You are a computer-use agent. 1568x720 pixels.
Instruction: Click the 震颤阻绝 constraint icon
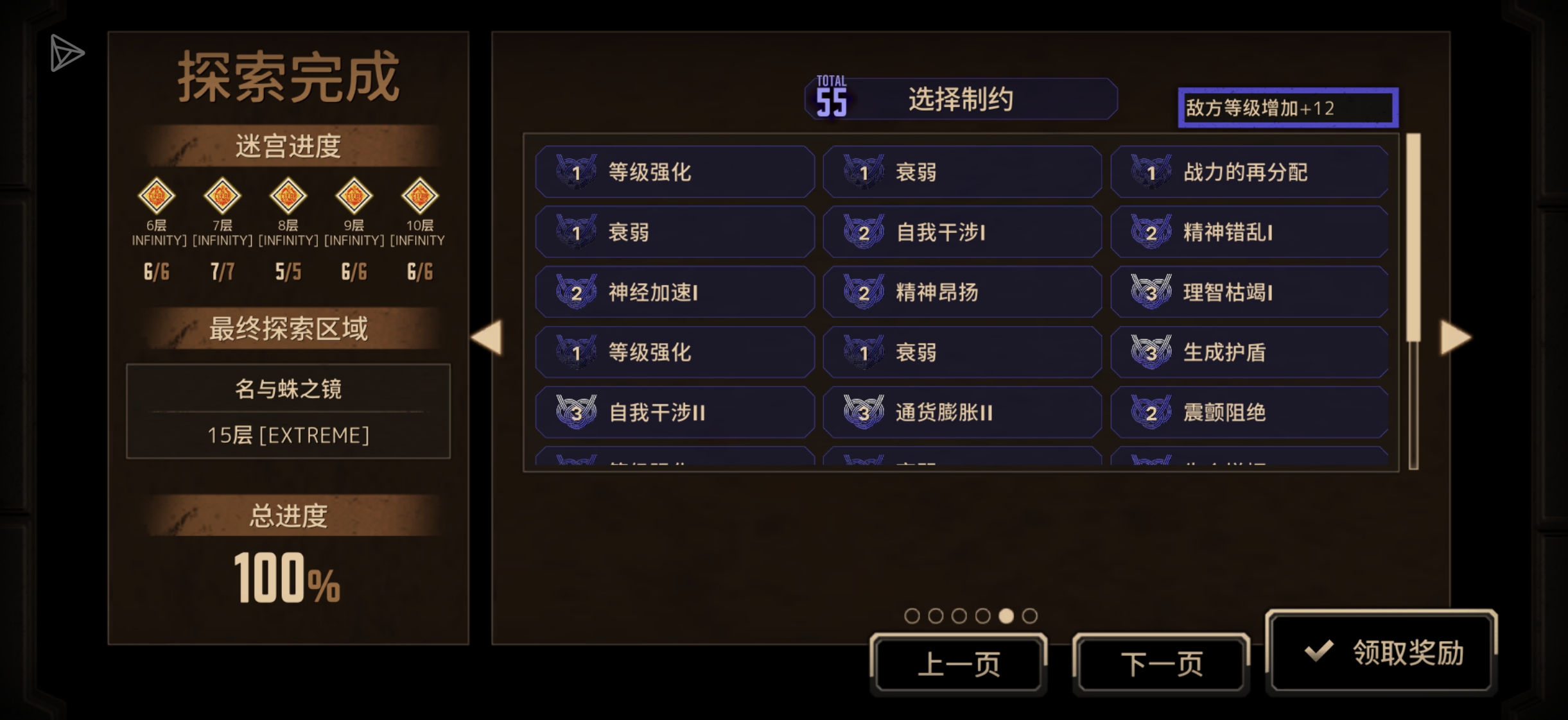pyautogui.click(x=1153, y=413)
